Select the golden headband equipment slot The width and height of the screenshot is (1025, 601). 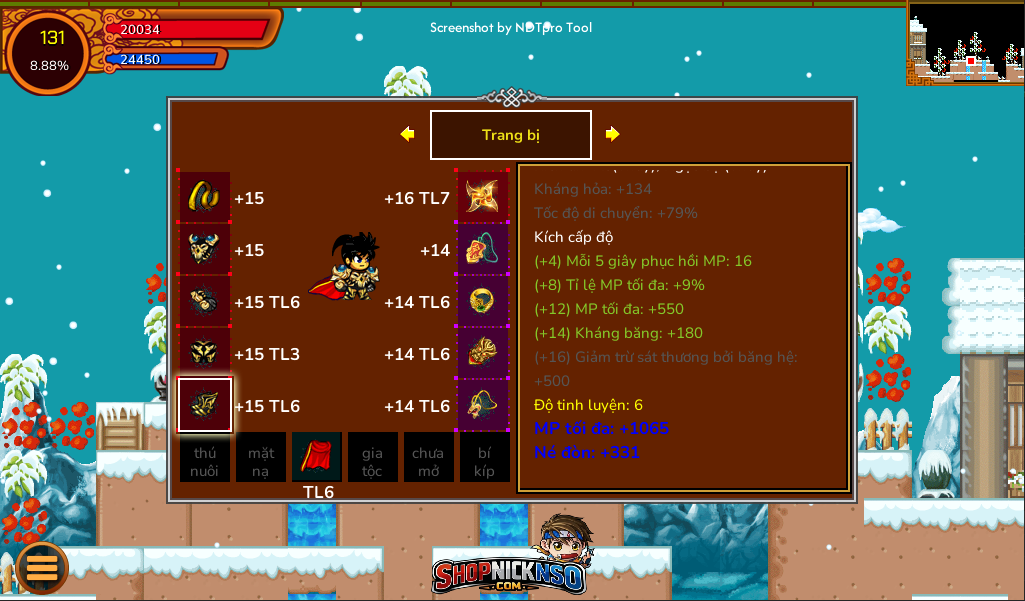click(205, 197)
